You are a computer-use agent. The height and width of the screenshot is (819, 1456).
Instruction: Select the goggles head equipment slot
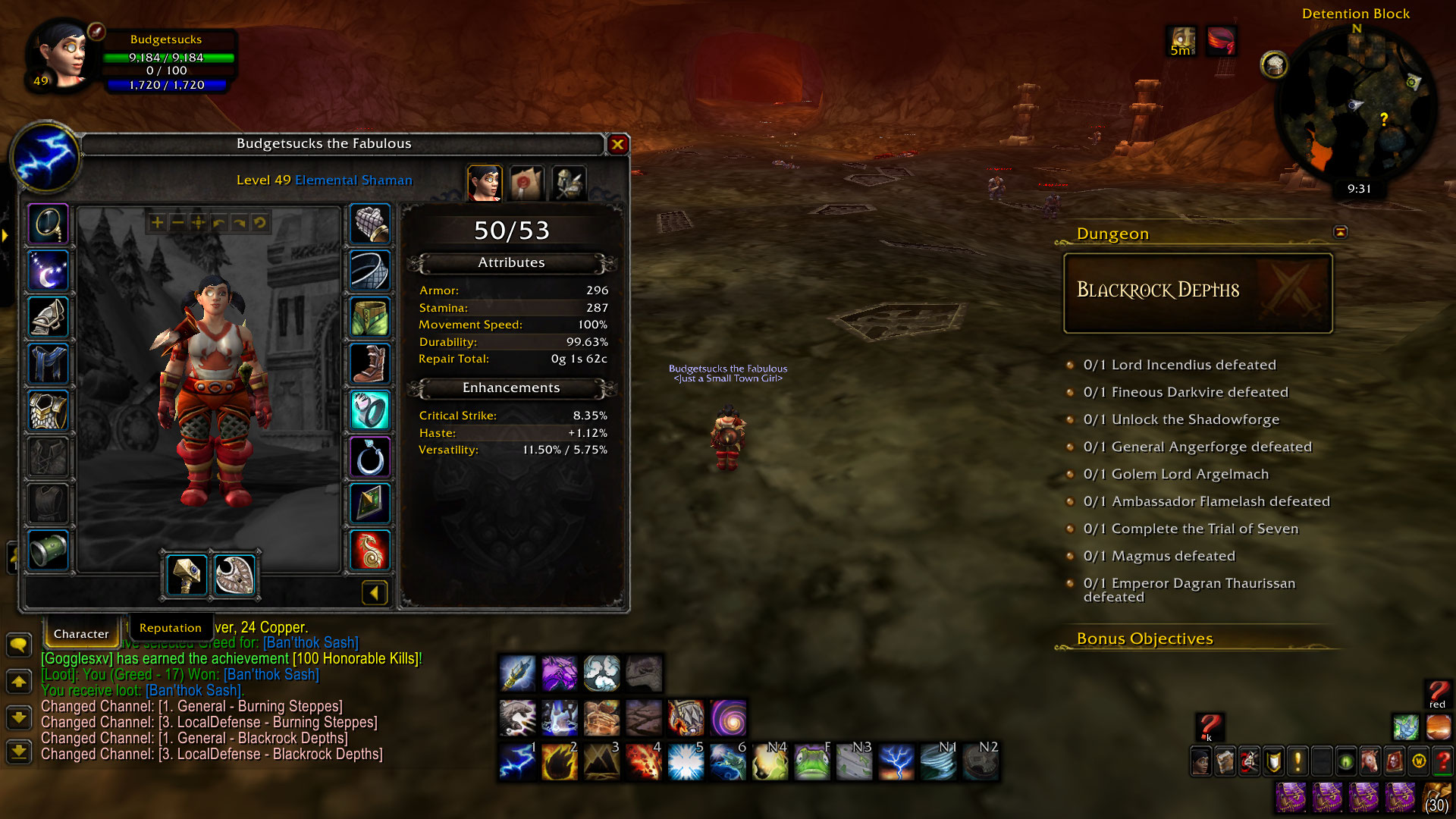tap(49, 224)
